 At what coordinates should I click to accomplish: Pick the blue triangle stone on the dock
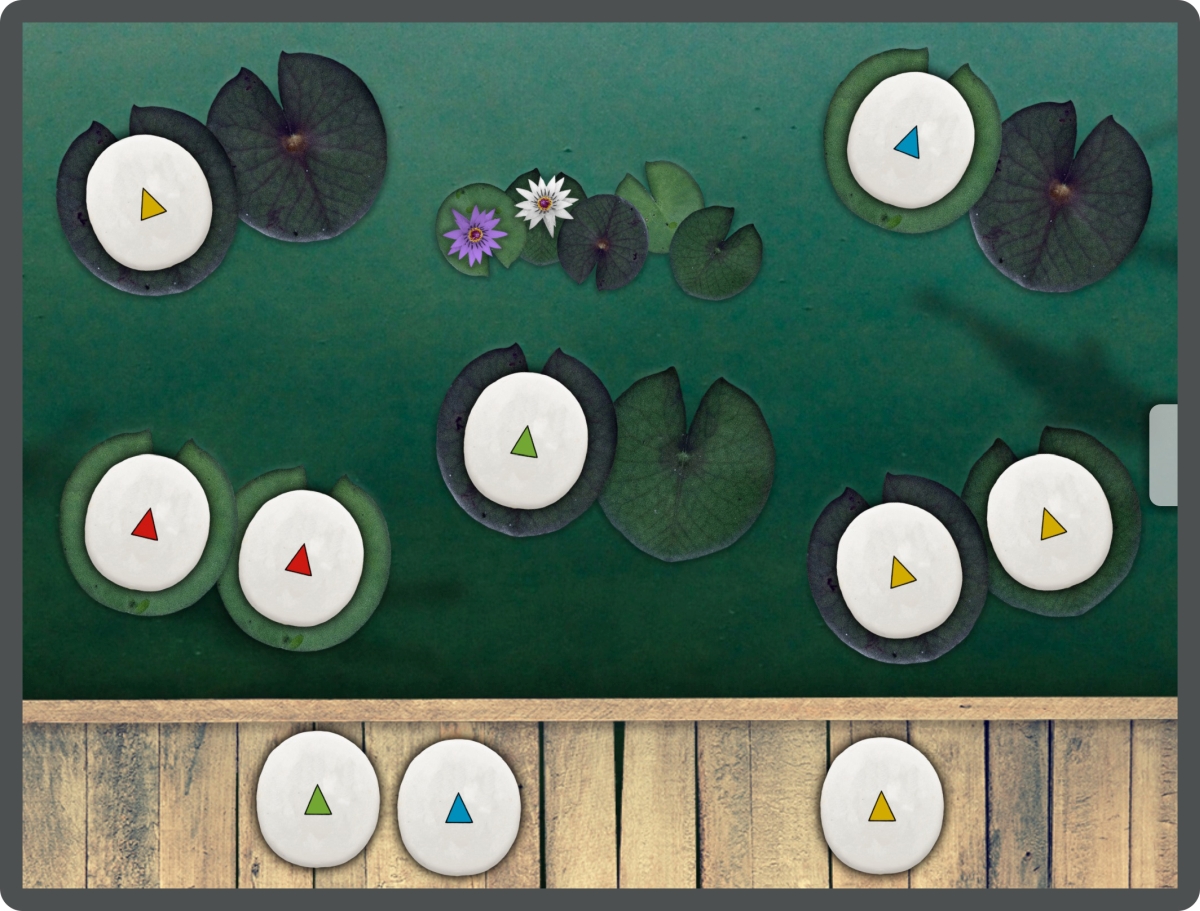[x=459, y=806]
